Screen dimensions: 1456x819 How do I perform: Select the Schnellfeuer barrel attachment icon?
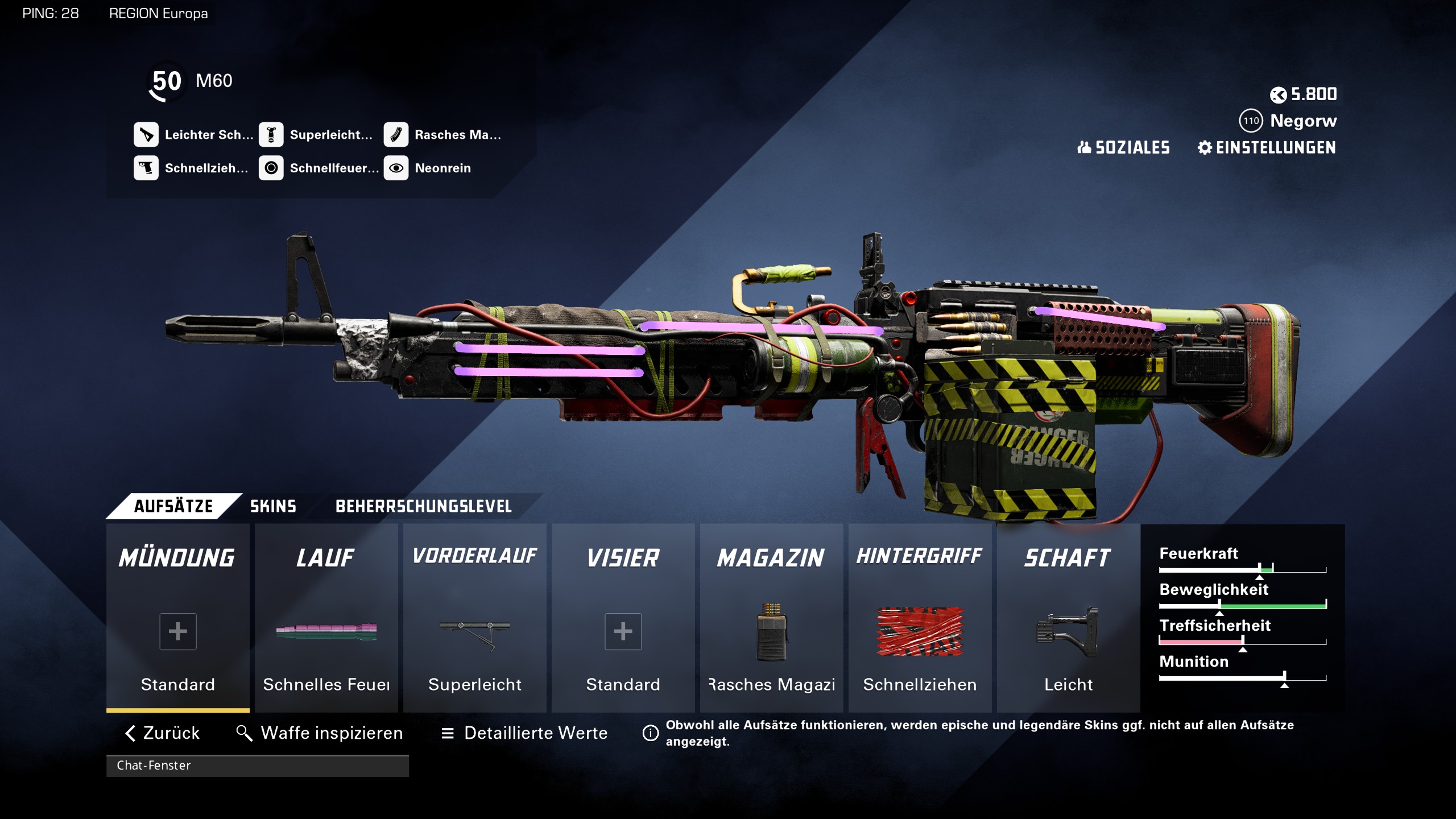tap(271, 168)
